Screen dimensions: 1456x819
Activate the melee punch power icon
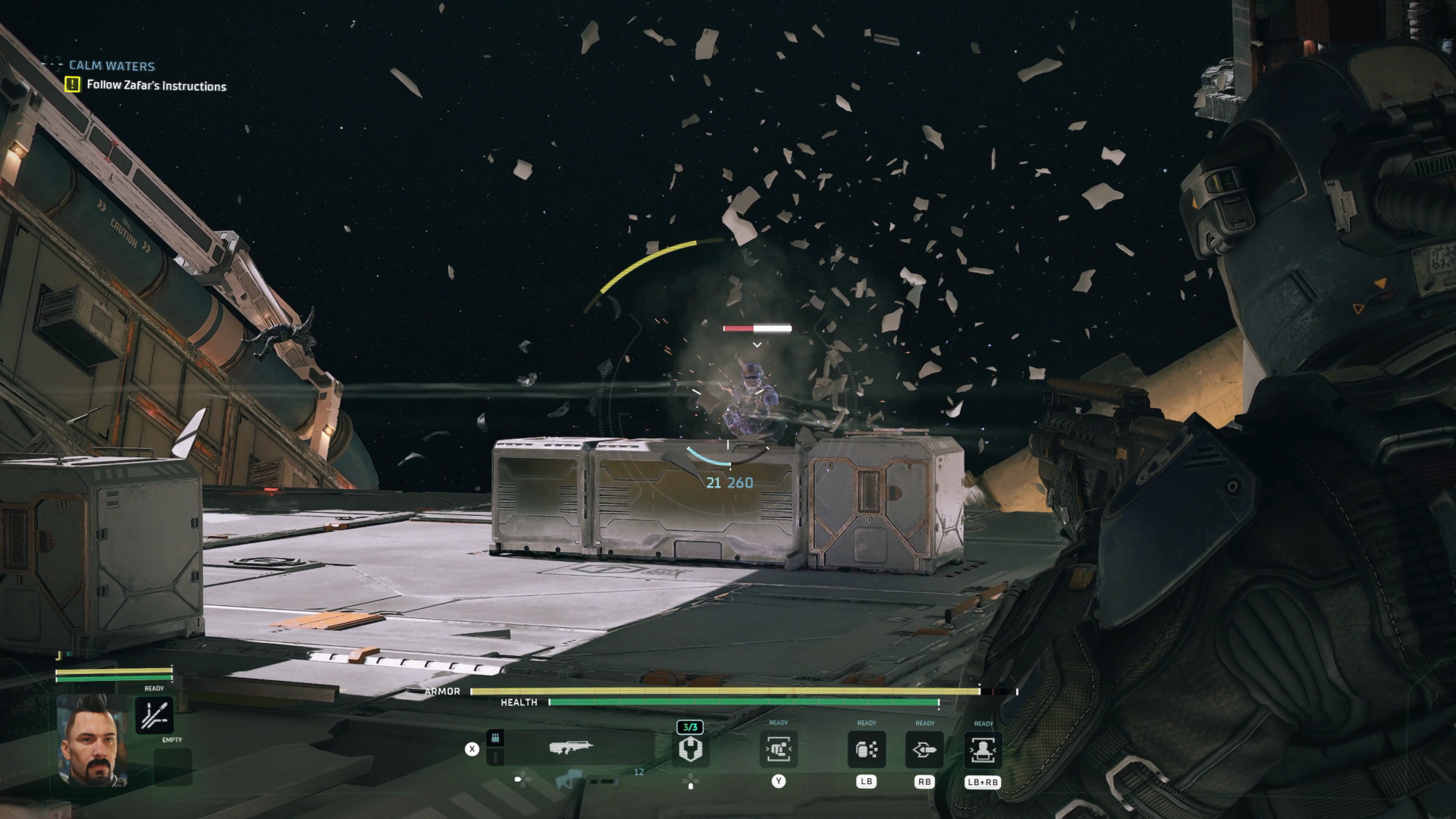[x=780, y=748]
